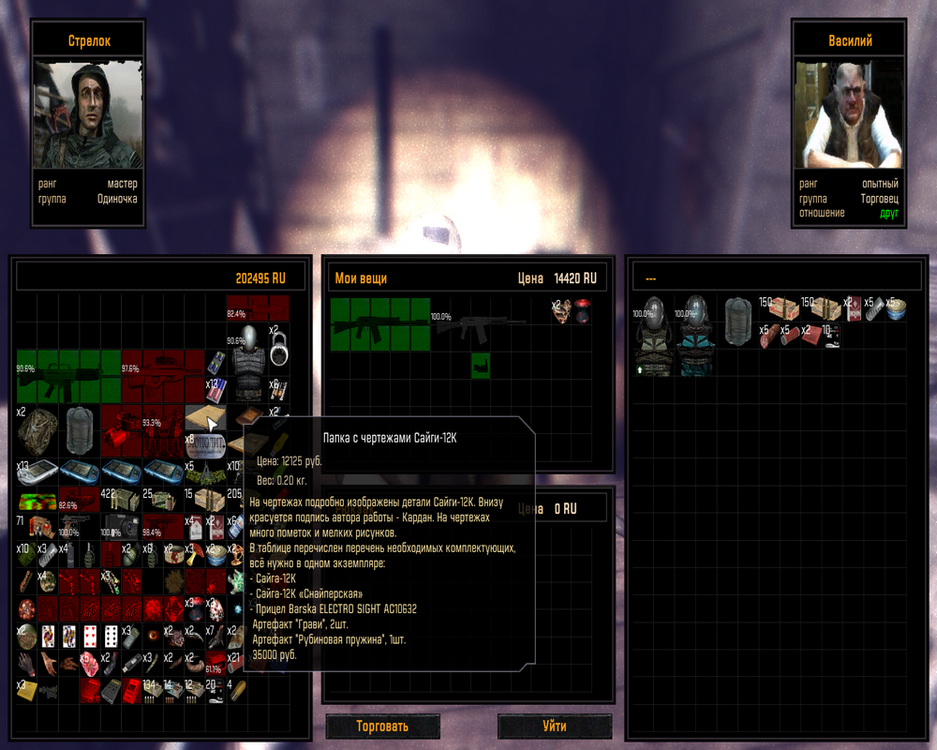
Task: Select the x2 artifact in Мои вещи
Action: click(567, 310)
